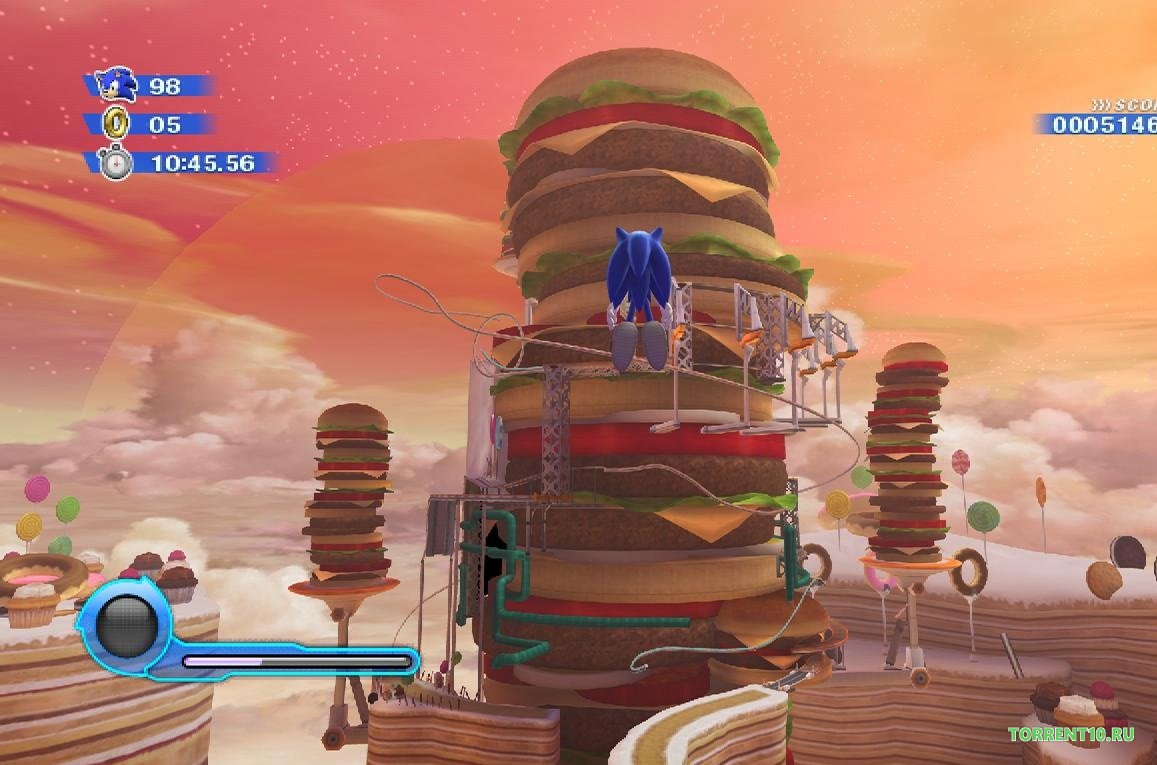Click the stopwatch timer icon

(116, 162)
